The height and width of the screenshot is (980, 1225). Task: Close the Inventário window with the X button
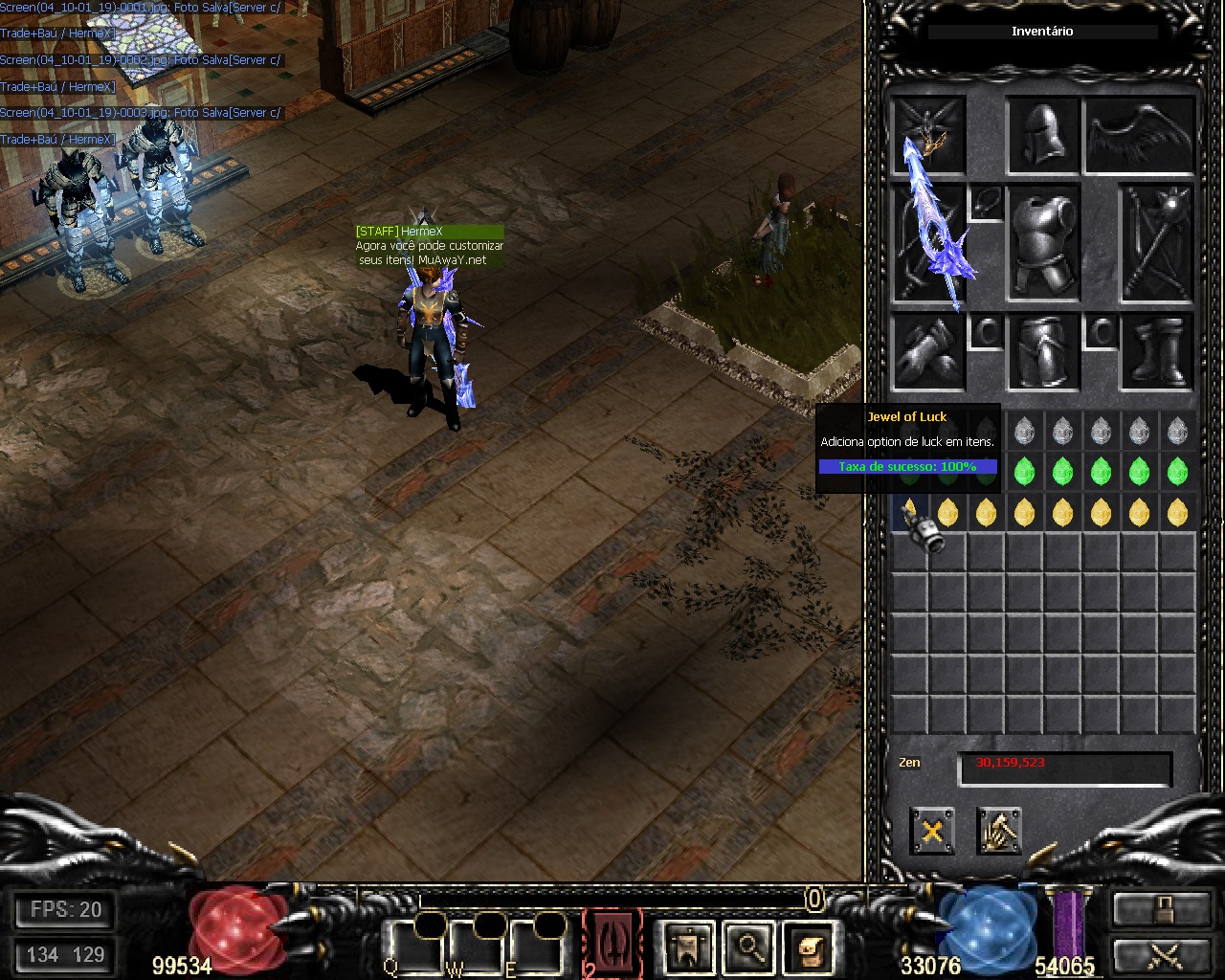tap(931, 831)
